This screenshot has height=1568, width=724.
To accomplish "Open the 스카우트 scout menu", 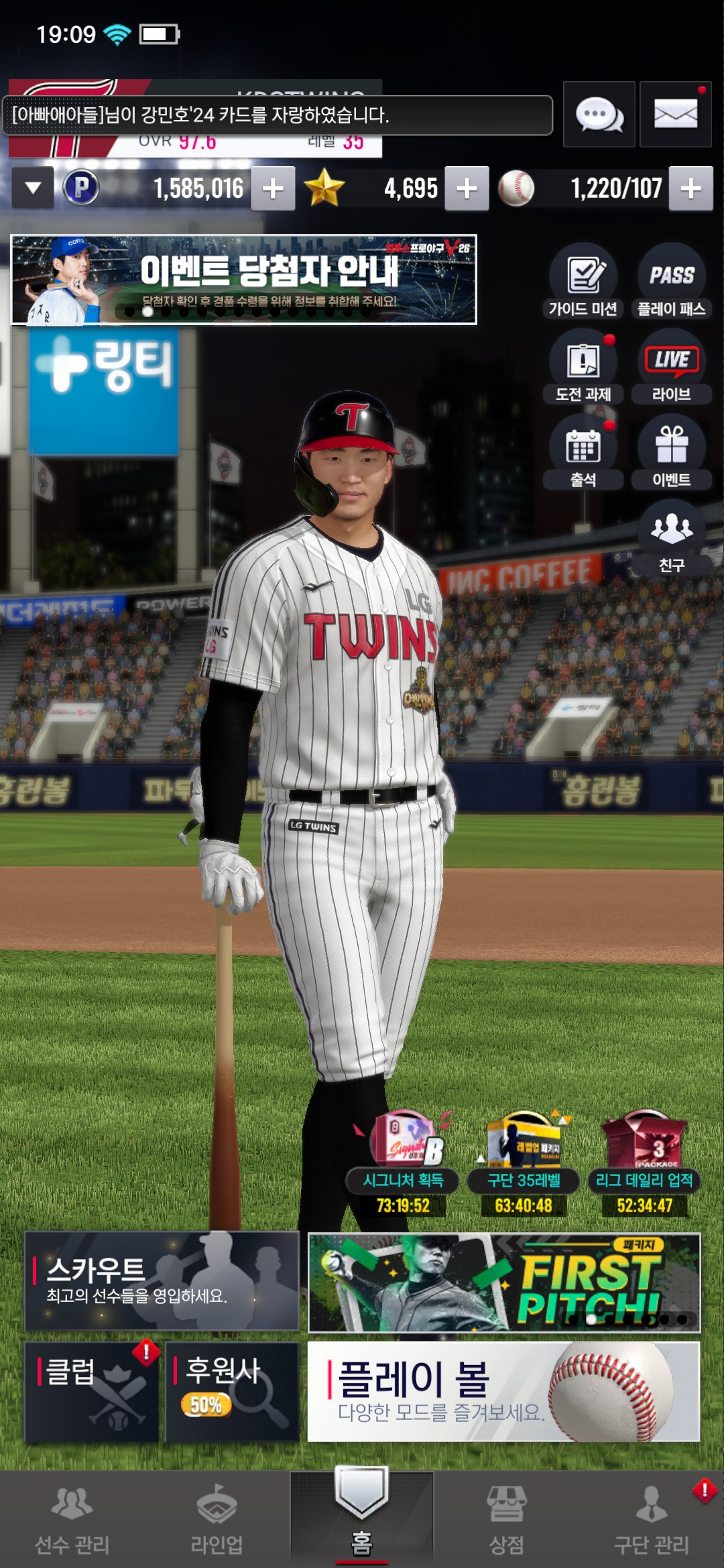I will [x=162, y=1281].
